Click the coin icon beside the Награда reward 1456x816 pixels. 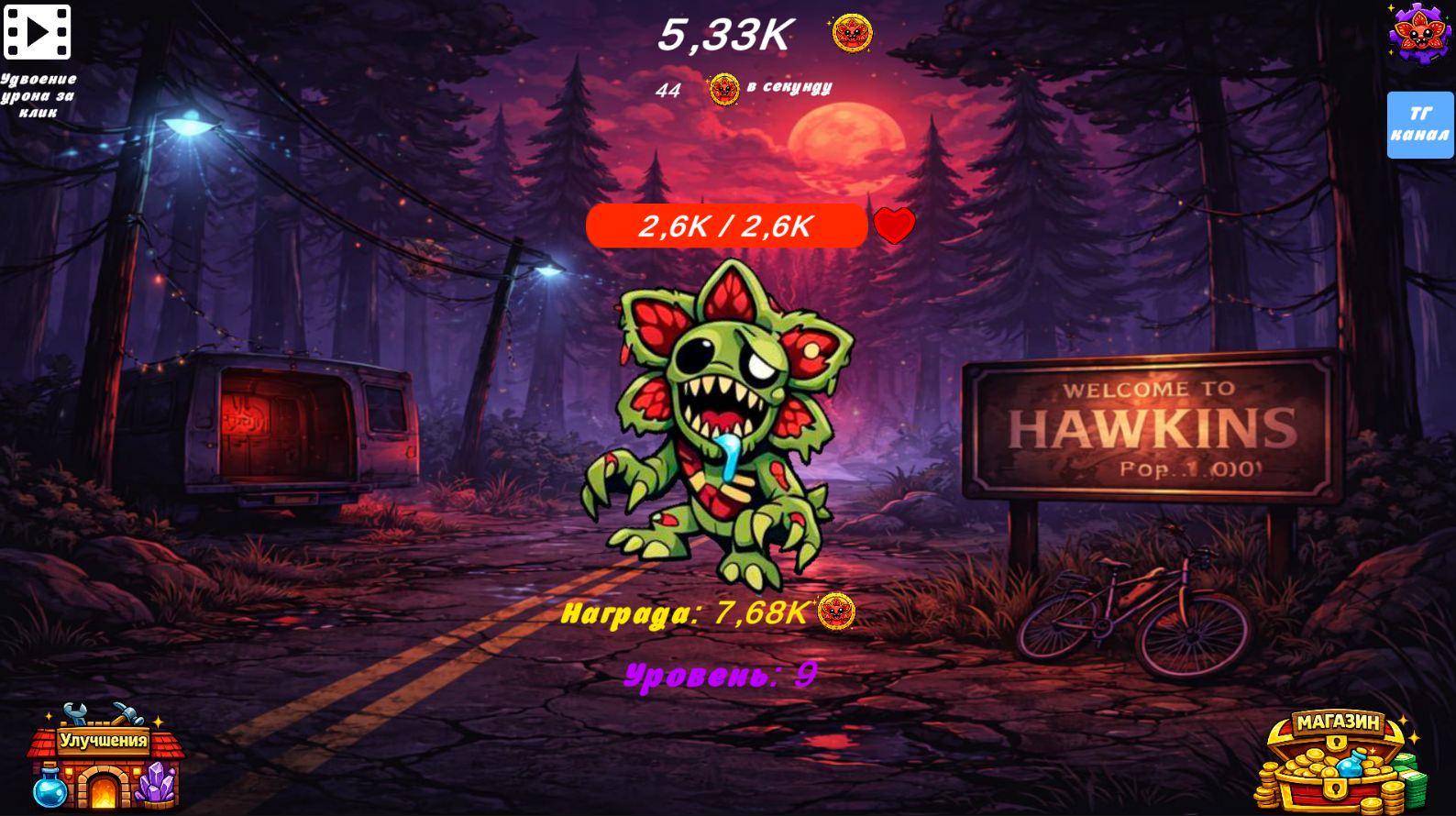point(835,611)
